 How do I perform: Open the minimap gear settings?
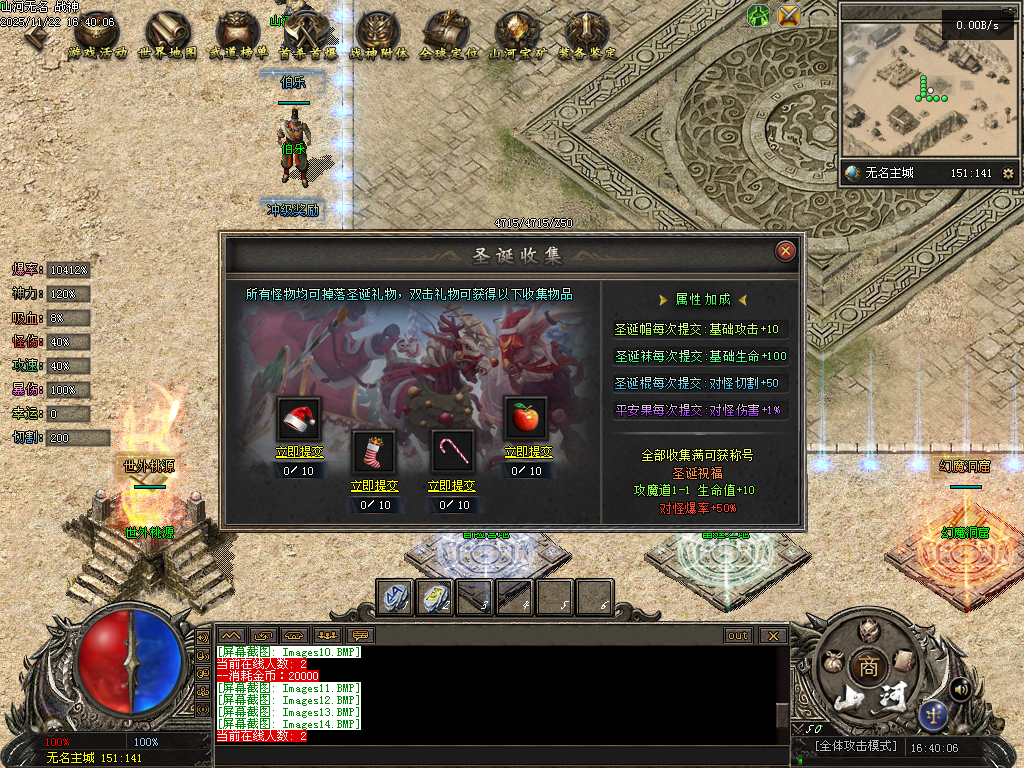pyautogui.click(x=1007, y=173)
